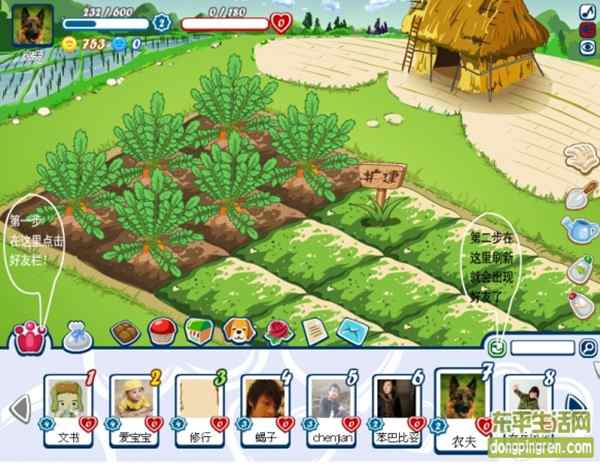This screenshot has height=464, width=600.
Task: Click the magnifier search button
Action: [588, 349]
